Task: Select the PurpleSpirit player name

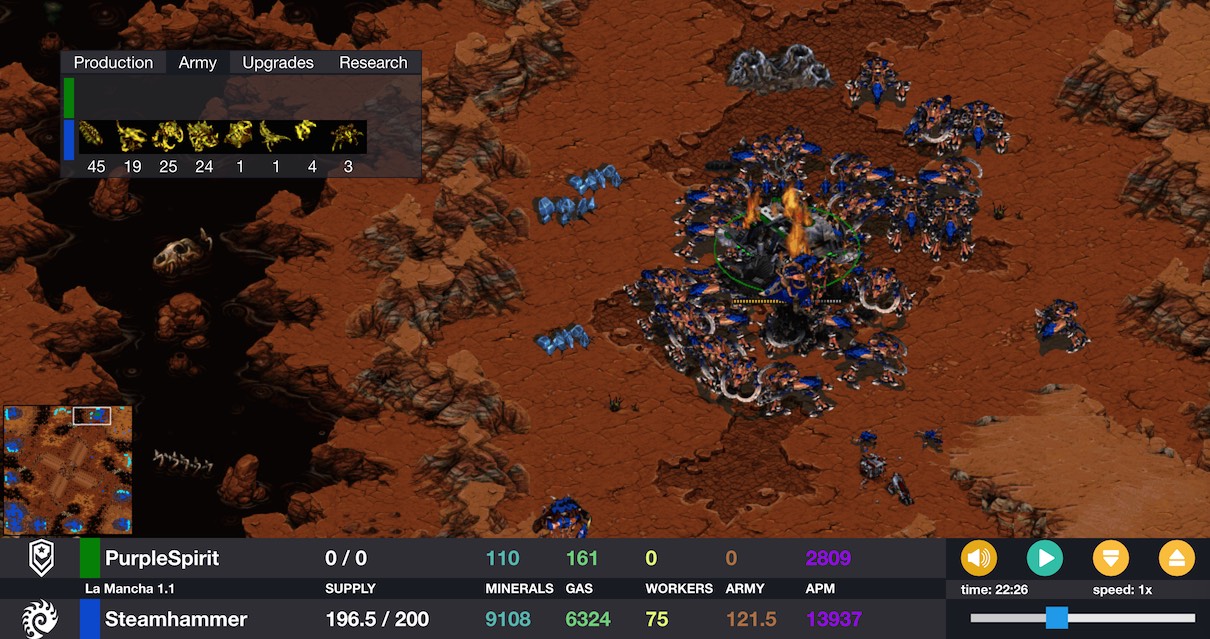Action: pos(161,558)
